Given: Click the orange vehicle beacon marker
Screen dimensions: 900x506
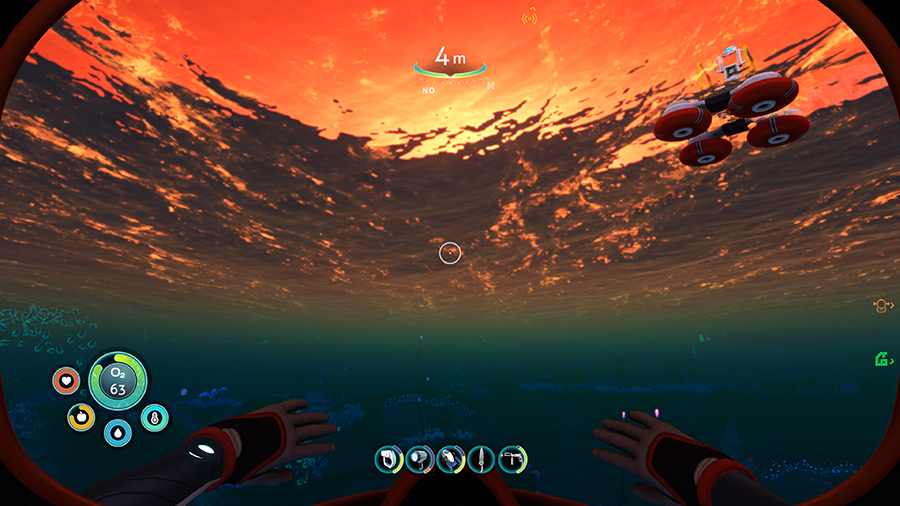Looking at the screenshot, I should [883, 306].
